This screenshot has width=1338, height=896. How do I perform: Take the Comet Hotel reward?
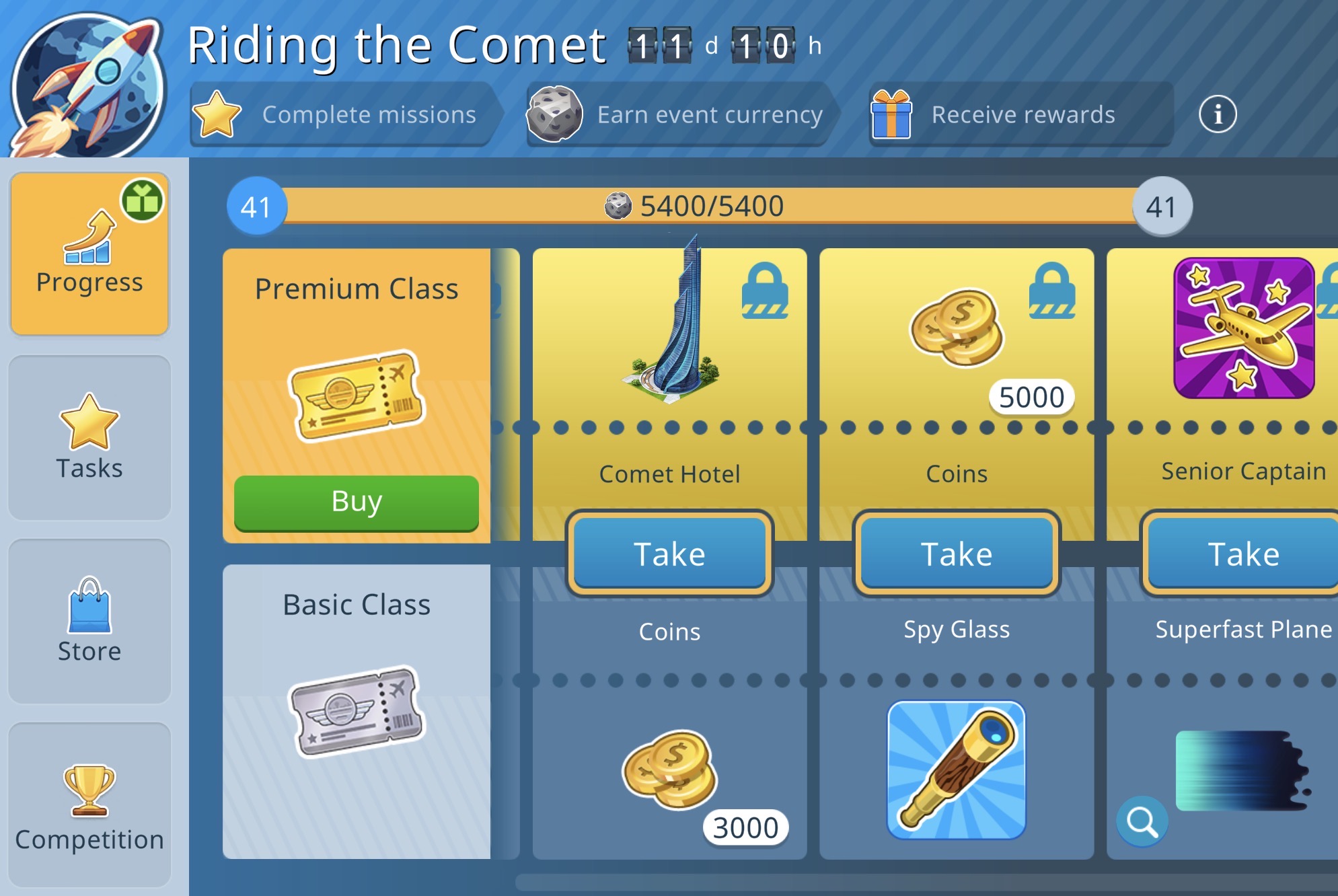coord(669,554)
